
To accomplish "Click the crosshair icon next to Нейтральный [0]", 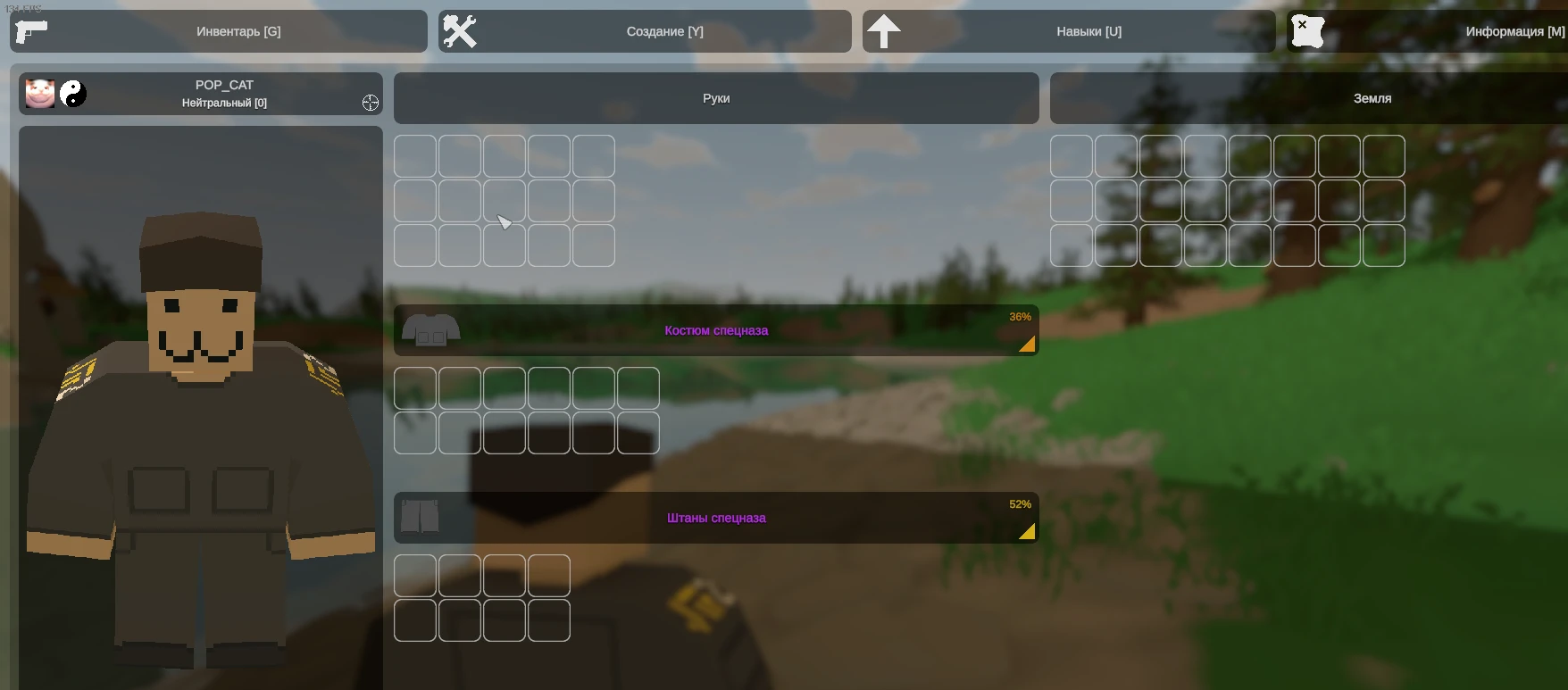I will (371, 103).
